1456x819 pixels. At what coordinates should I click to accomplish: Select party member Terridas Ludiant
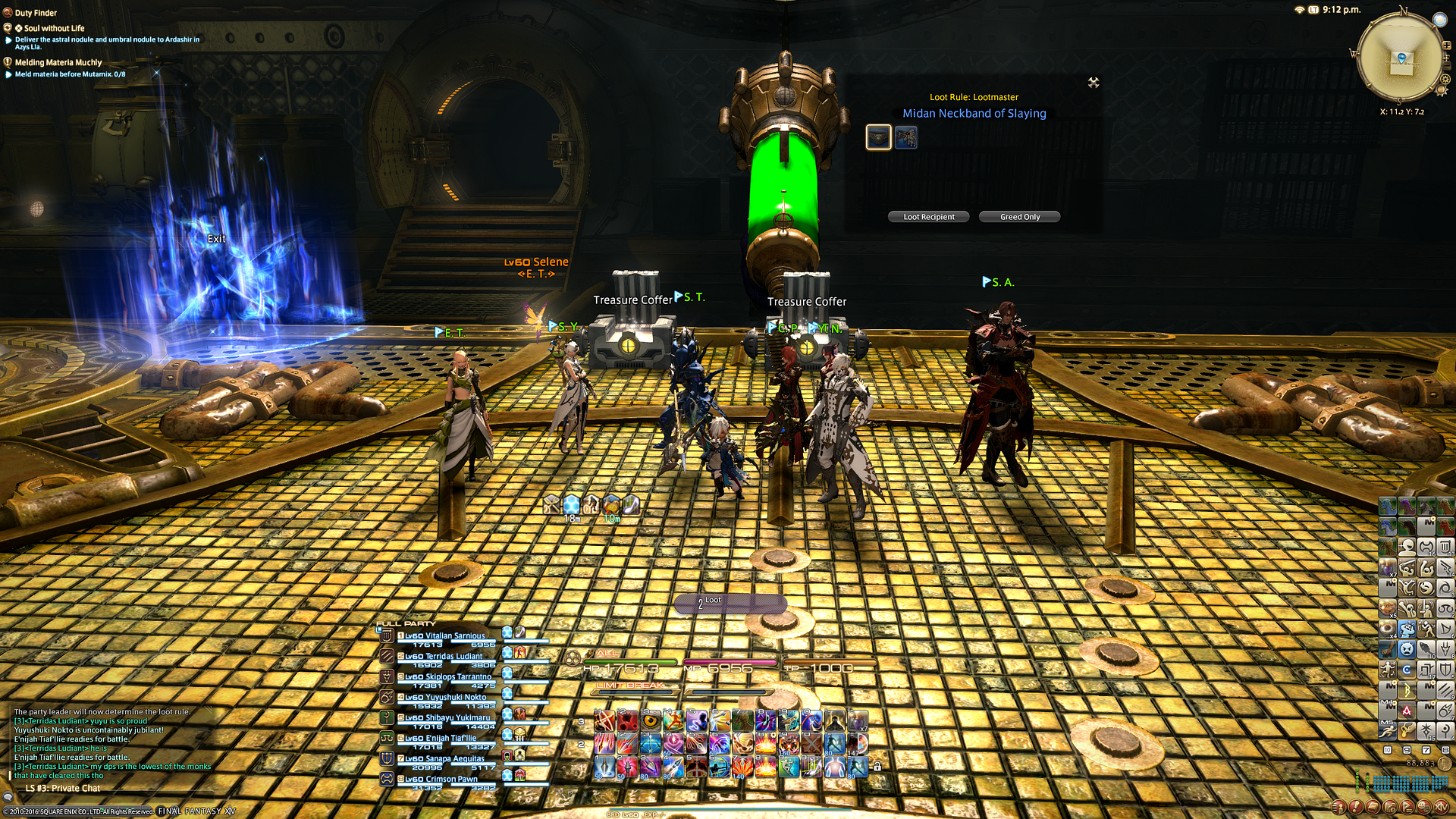pos(444,657)
